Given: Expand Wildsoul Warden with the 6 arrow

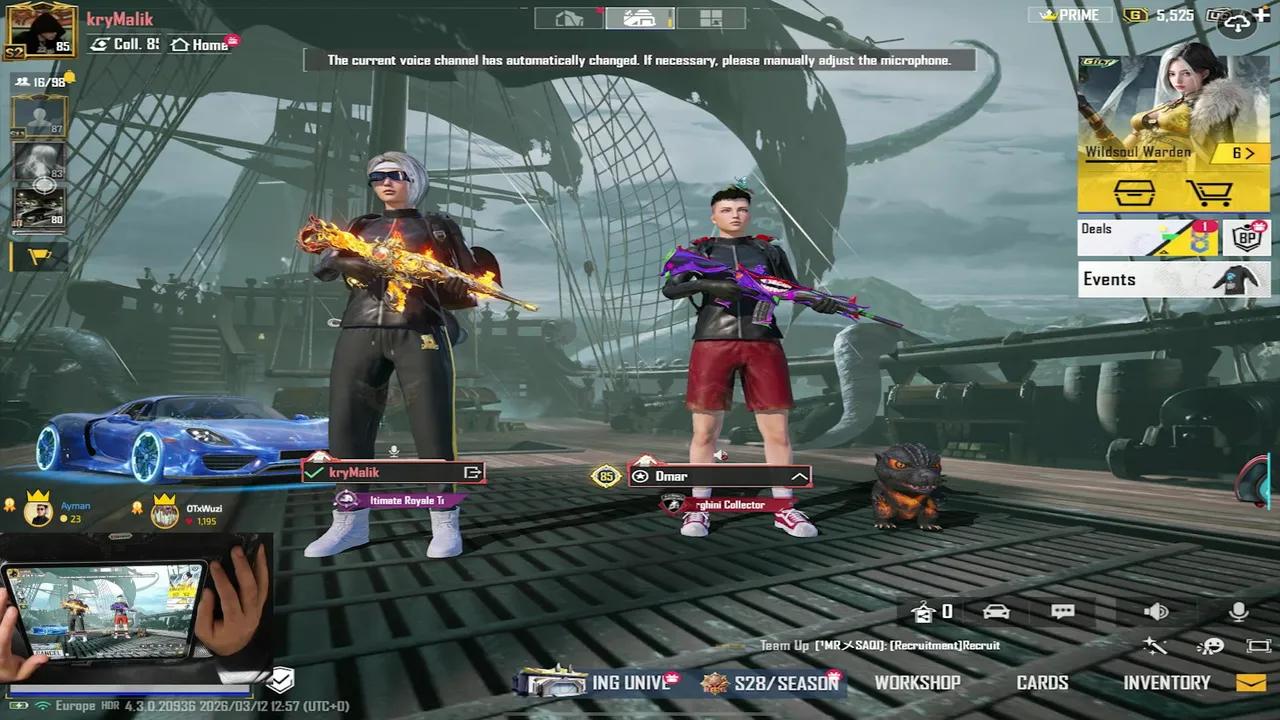Looking at the screenshot, I should pyautogui.click(x=1243, y=152).
